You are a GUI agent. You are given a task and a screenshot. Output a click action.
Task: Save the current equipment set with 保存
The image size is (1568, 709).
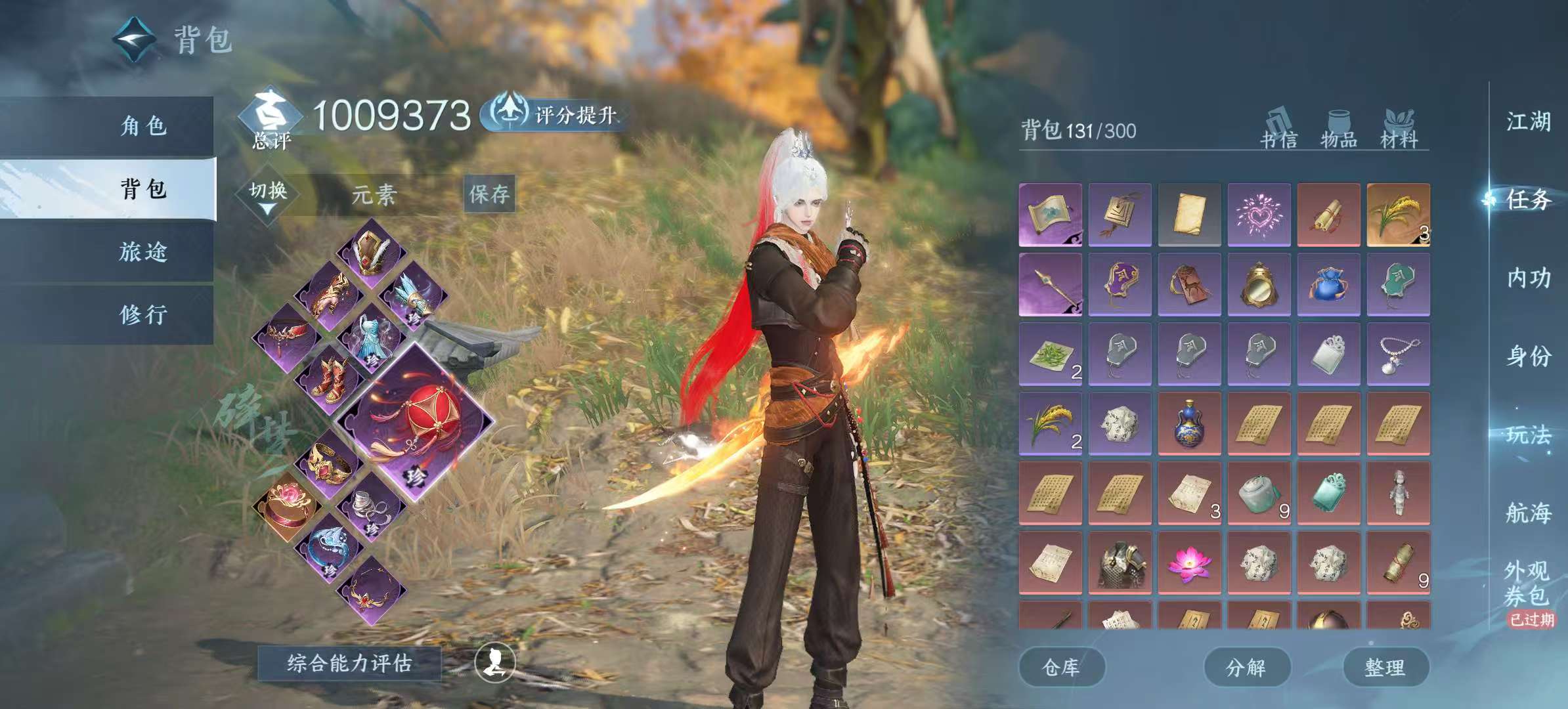point(489,194)
